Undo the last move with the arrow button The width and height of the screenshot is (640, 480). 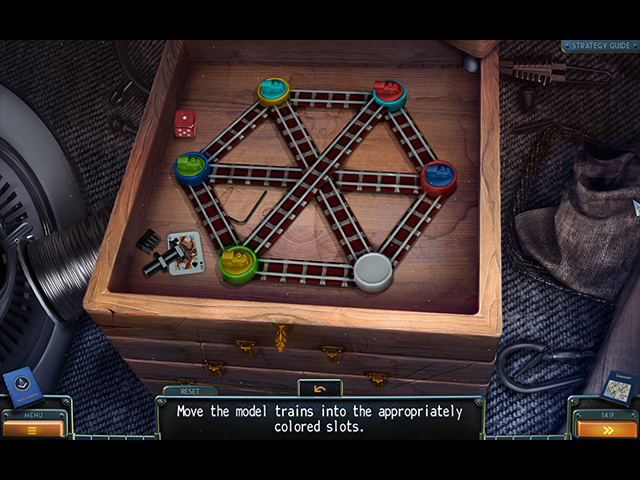point(320,388)
